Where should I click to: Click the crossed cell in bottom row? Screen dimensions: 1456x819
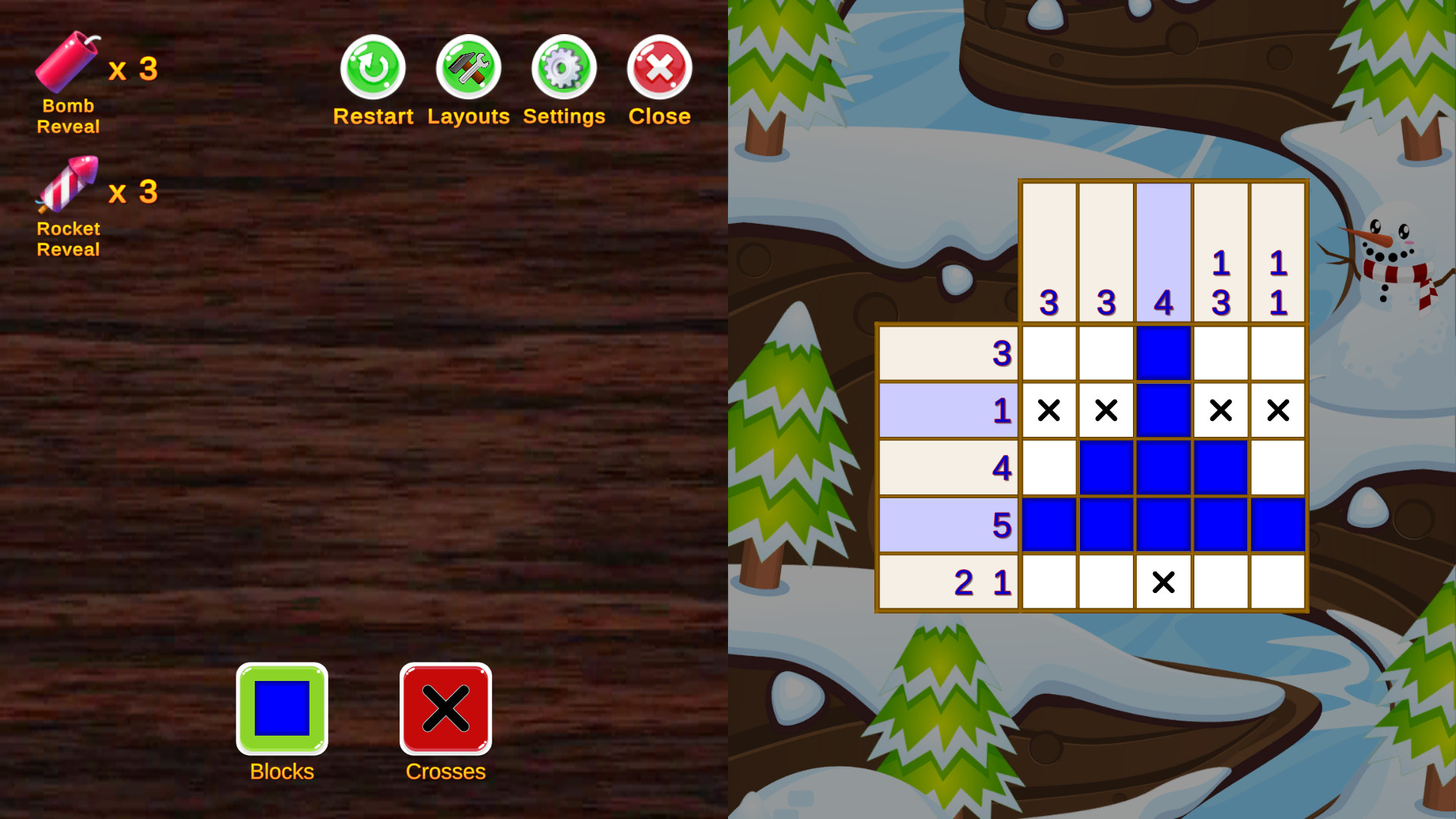pos(1164,582)
